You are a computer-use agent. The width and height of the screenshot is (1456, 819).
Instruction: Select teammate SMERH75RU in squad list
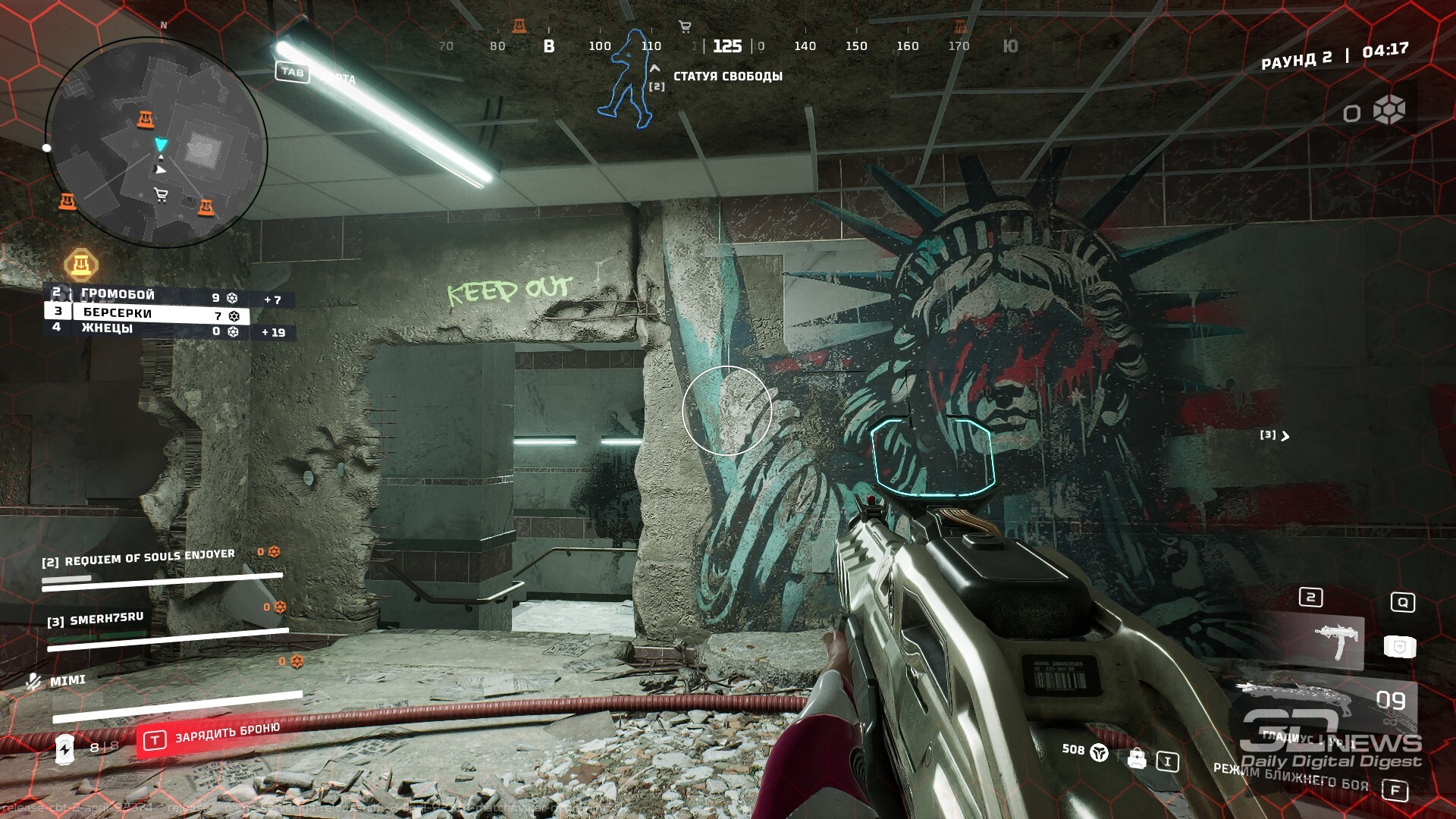[x=106, y=619]
